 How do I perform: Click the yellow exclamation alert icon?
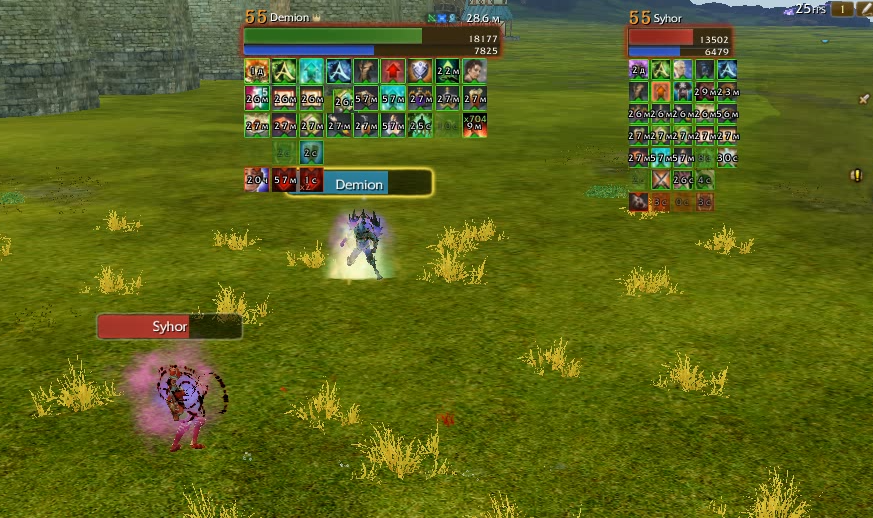(856, 175)
